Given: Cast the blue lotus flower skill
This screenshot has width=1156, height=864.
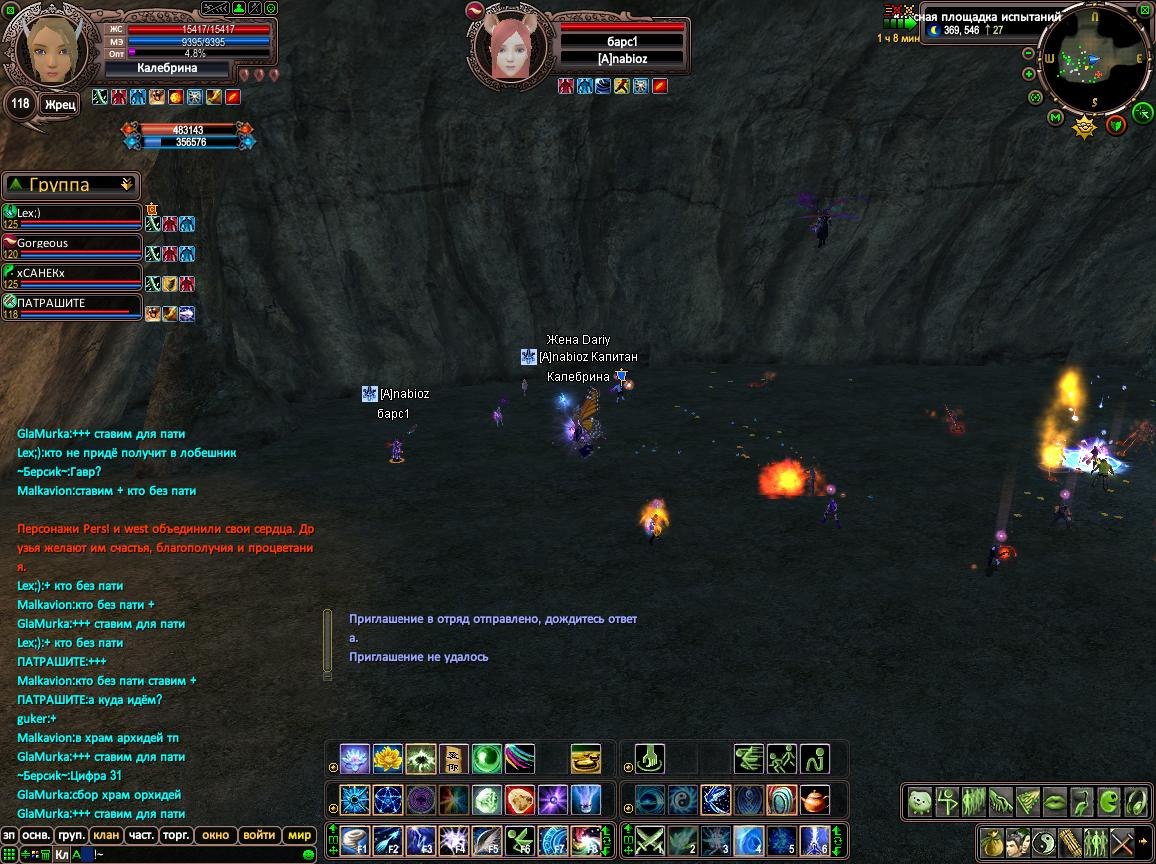Looking at the screenshot, I should point(355,758).
